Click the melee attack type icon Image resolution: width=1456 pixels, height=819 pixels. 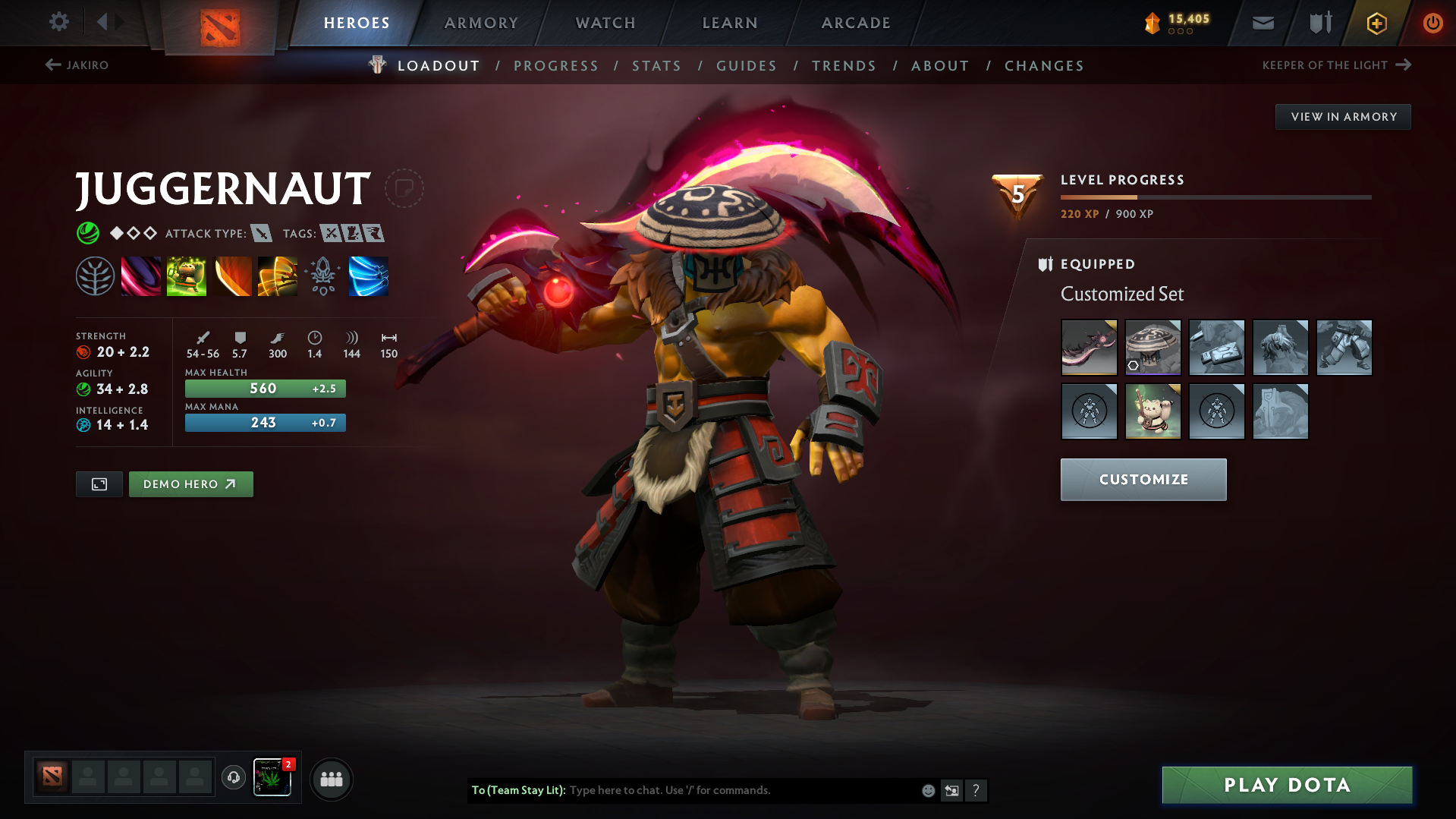[x=262, y=234]
